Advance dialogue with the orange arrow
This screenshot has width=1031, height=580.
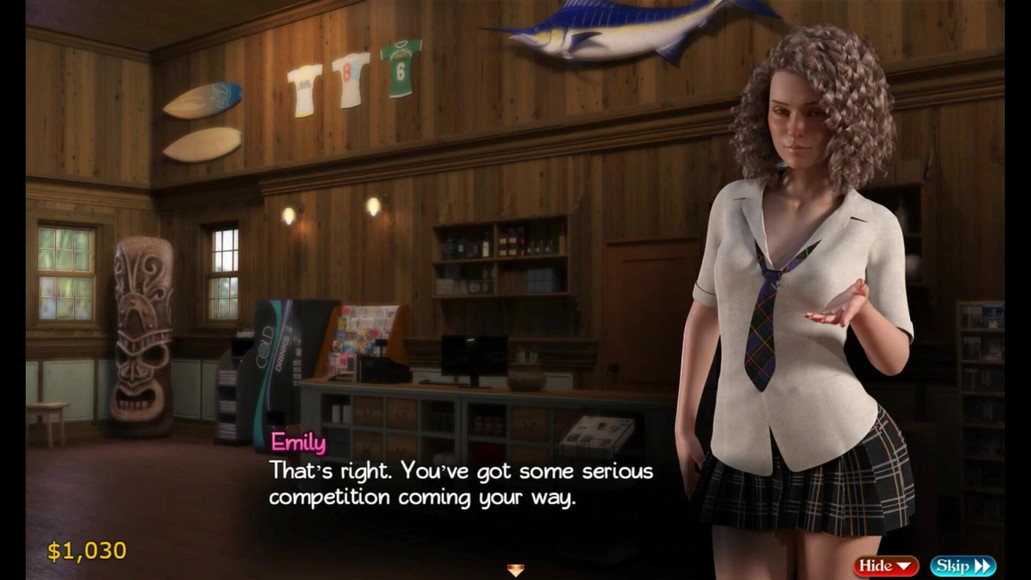(515, 570)
